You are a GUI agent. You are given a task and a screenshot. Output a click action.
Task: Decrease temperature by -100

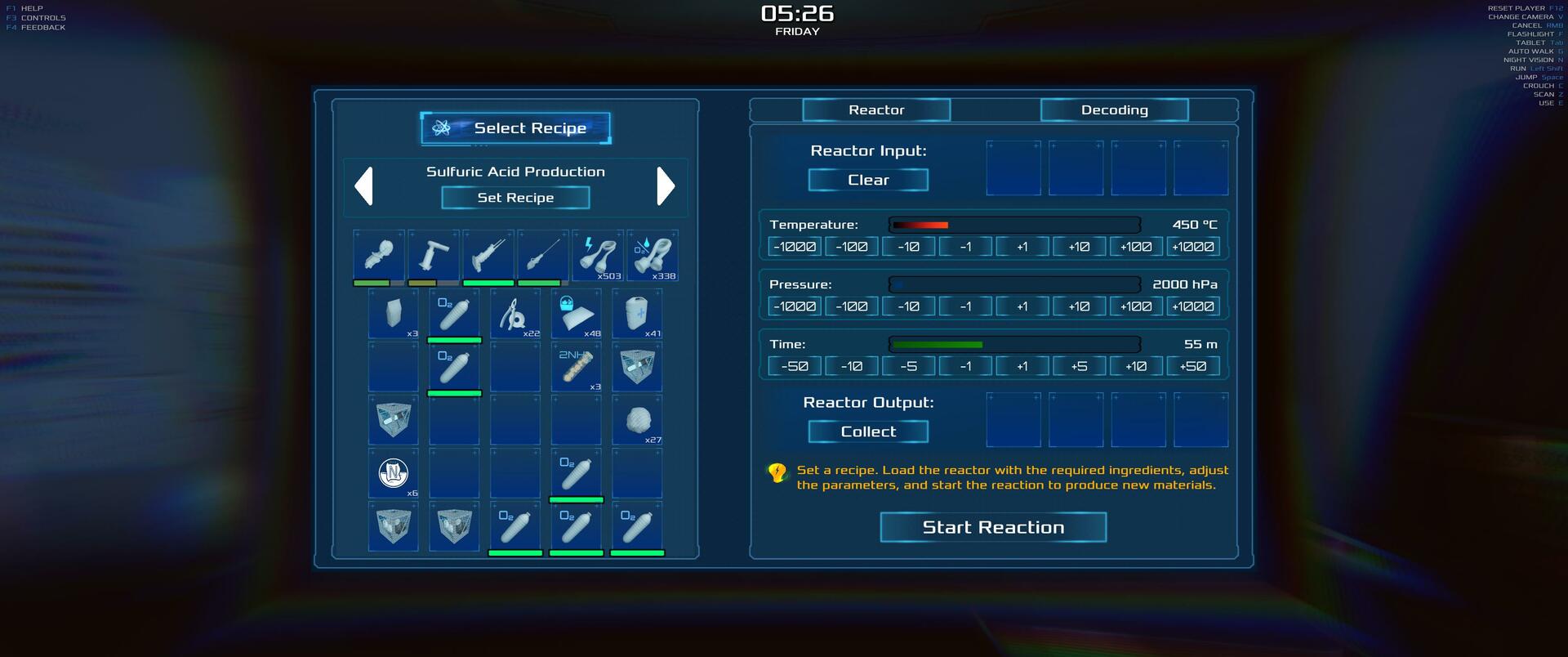coord(852,247)
